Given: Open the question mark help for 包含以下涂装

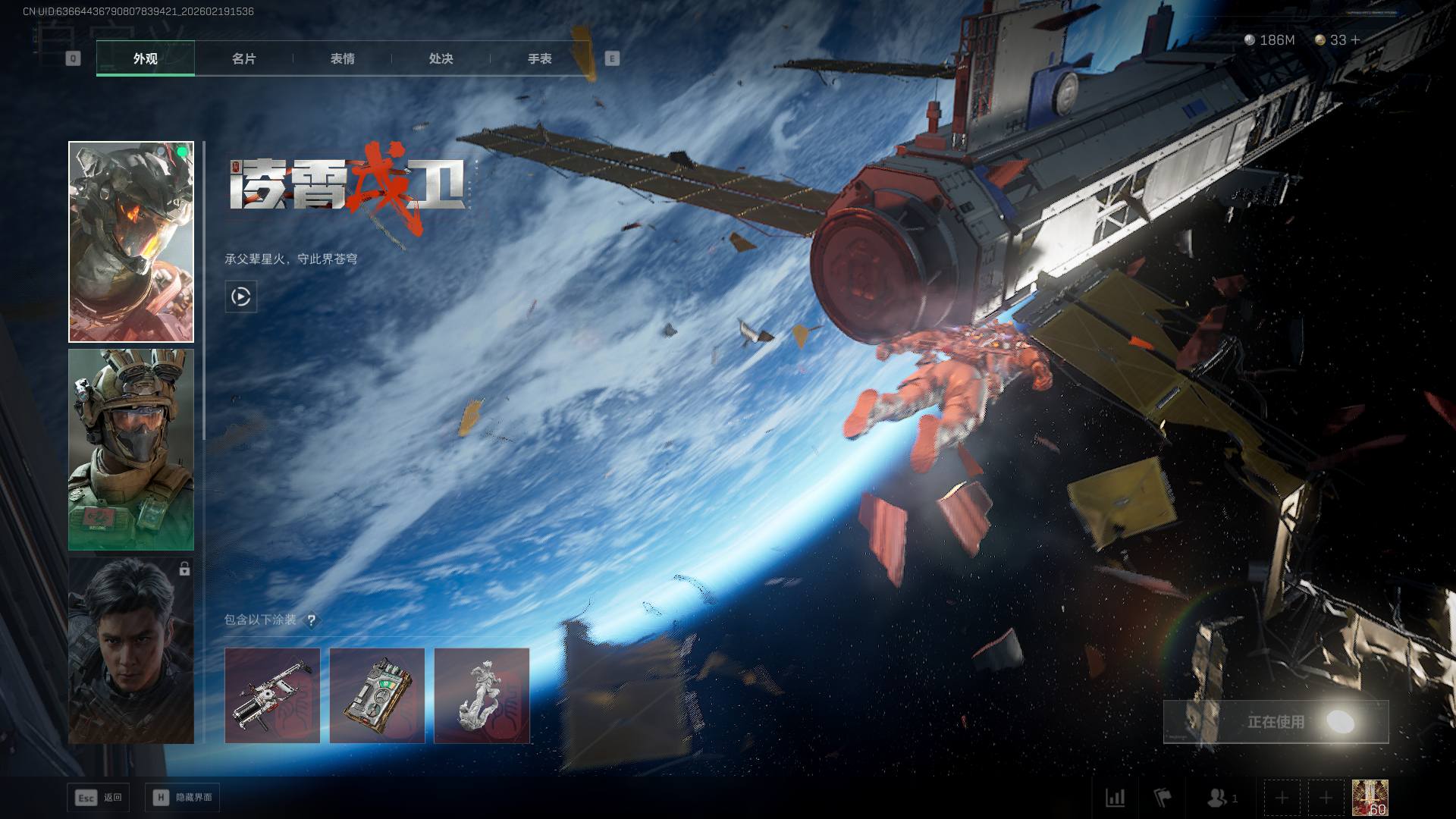Looking at the screenshot, I should 311,620.
